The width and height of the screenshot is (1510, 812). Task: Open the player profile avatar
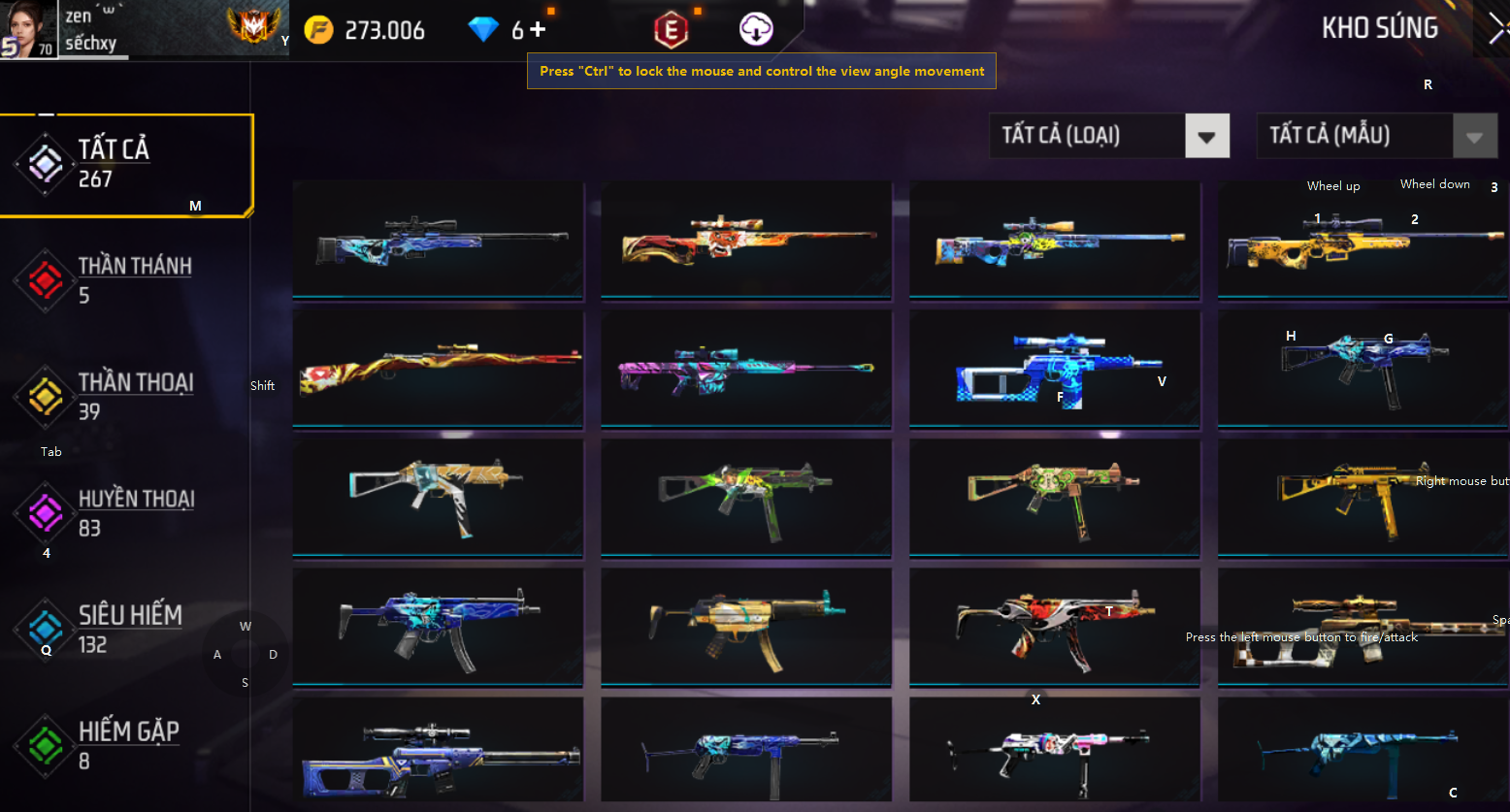coord(27,29)
